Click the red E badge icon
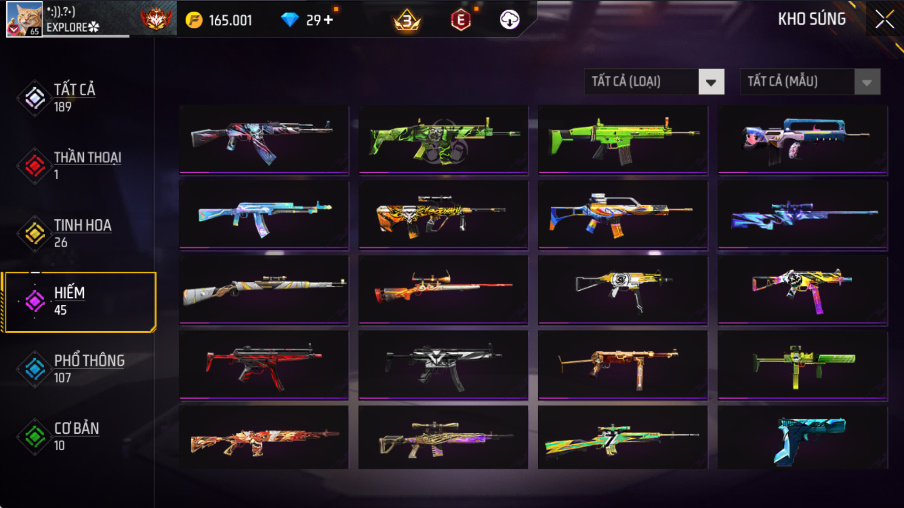 tap(460, 19)
